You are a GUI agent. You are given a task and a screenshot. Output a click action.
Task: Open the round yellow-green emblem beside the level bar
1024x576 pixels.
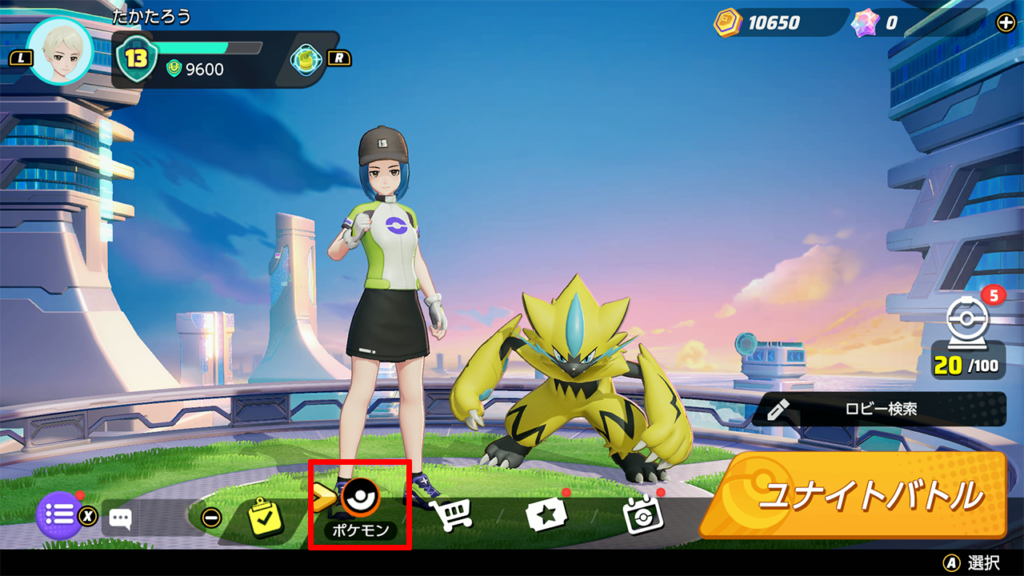[307, 59]
